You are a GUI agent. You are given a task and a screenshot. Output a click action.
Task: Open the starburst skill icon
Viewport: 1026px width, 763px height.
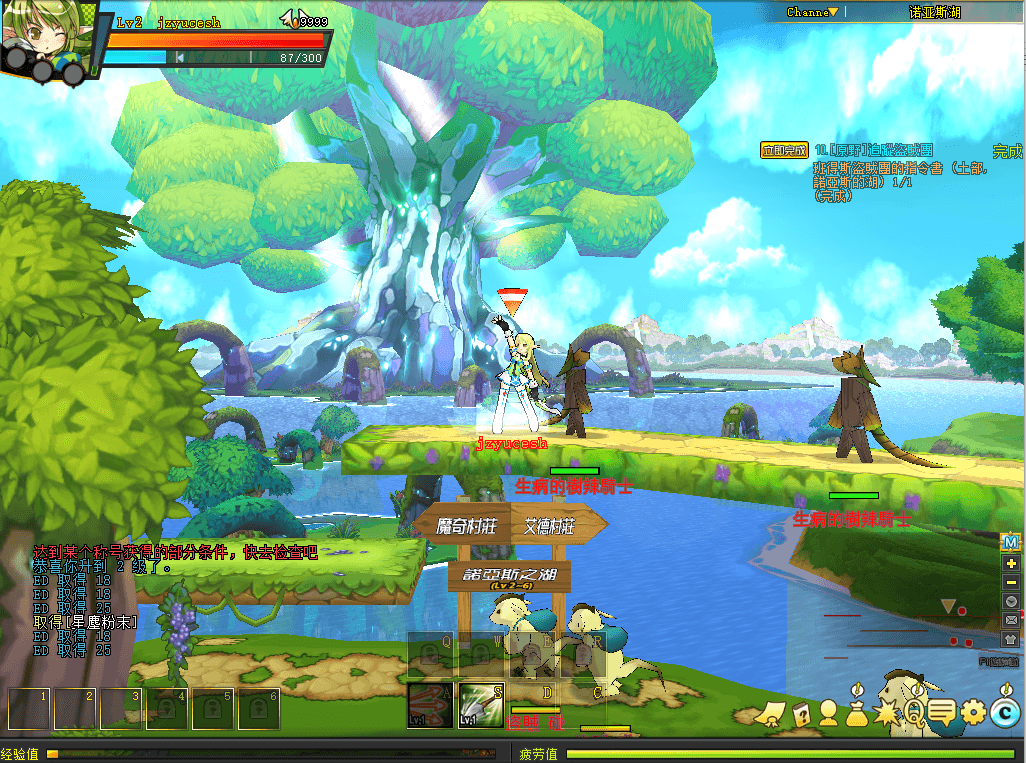886,713
